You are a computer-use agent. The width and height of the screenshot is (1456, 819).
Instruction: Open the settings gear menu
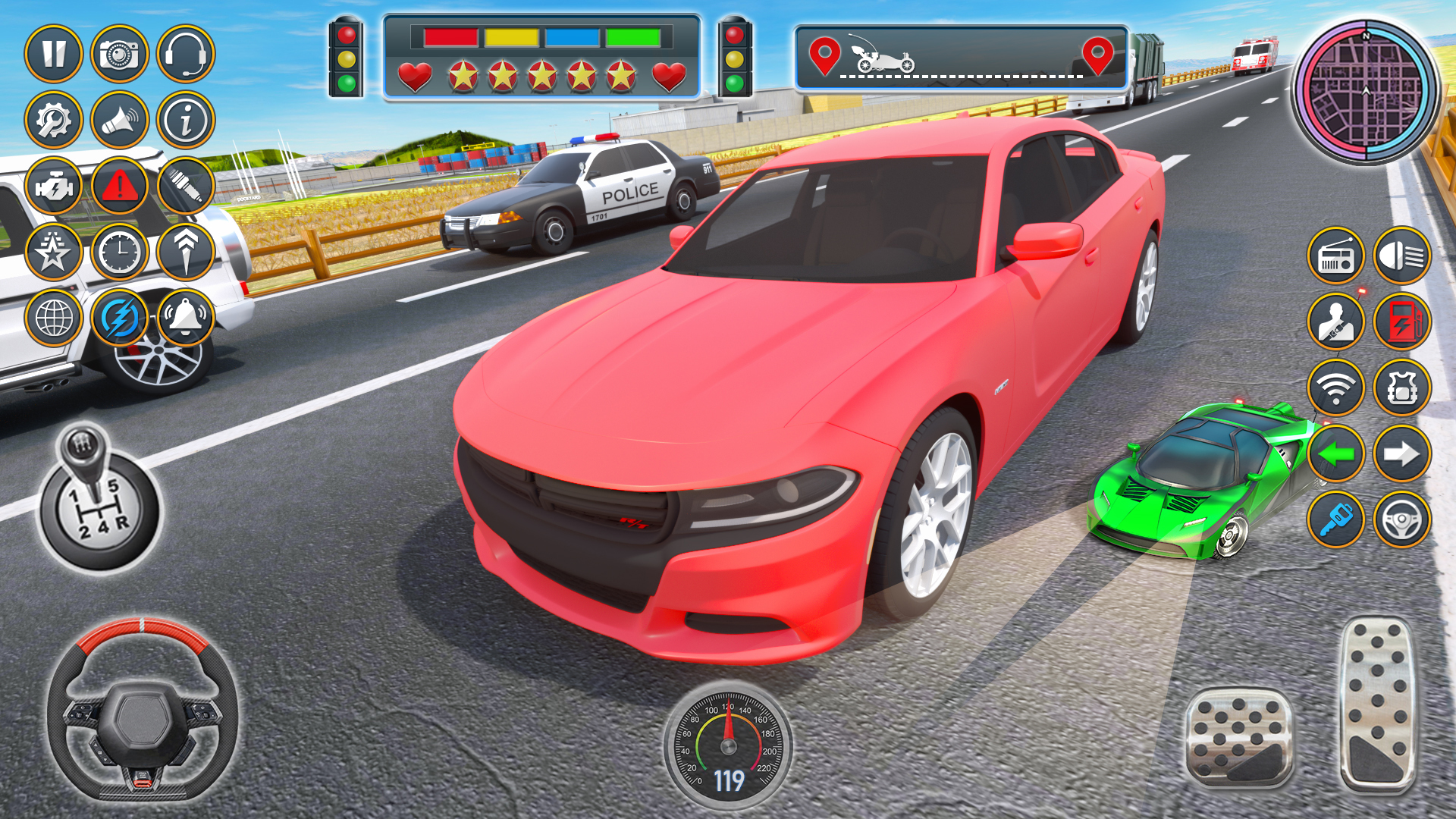point(55,118)
